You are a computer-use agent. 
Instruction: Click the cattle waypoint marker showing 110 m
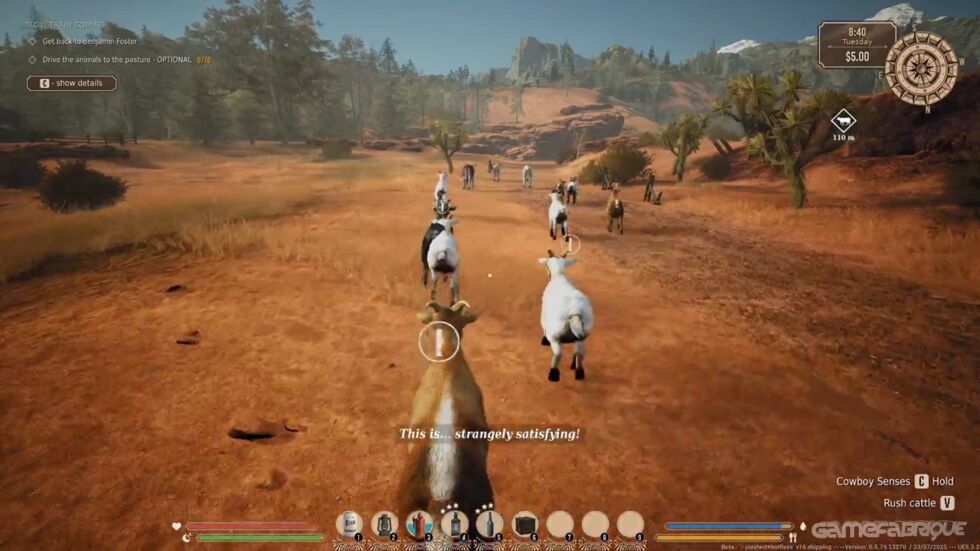click(843, 122)
